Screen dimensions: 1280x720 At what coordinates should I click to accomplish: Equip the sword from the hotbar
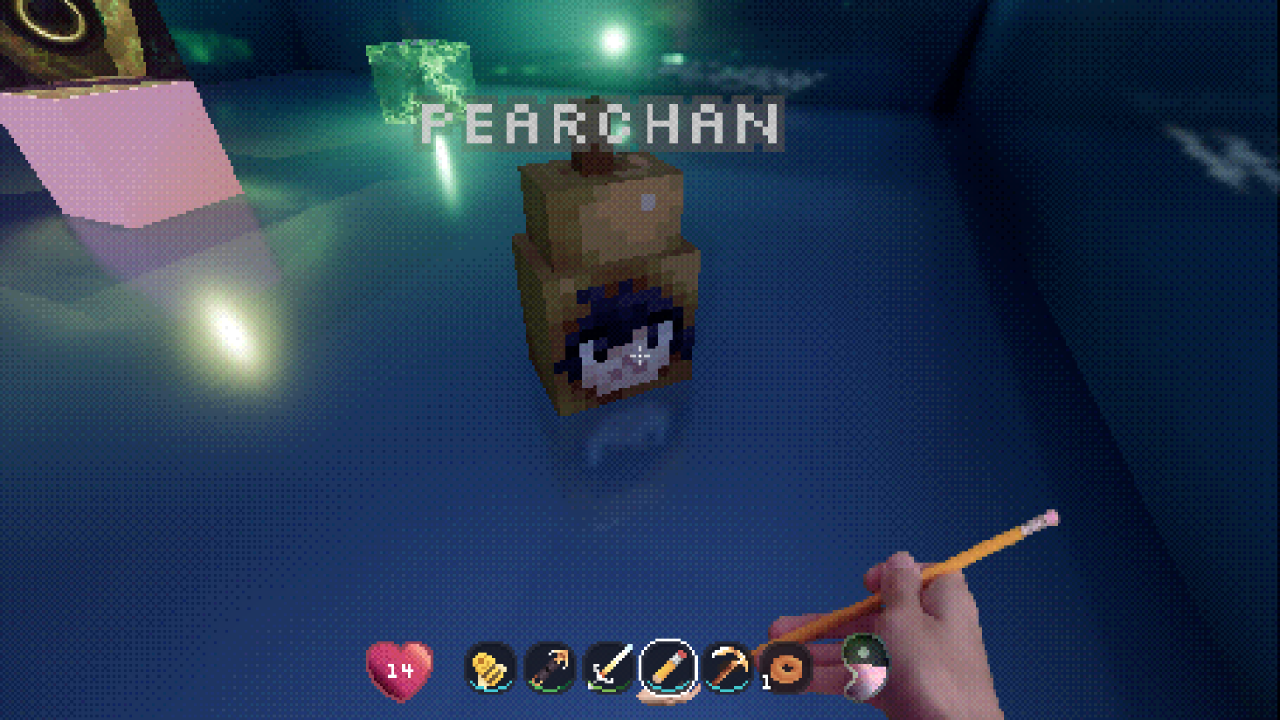click(x=609, y=667)
